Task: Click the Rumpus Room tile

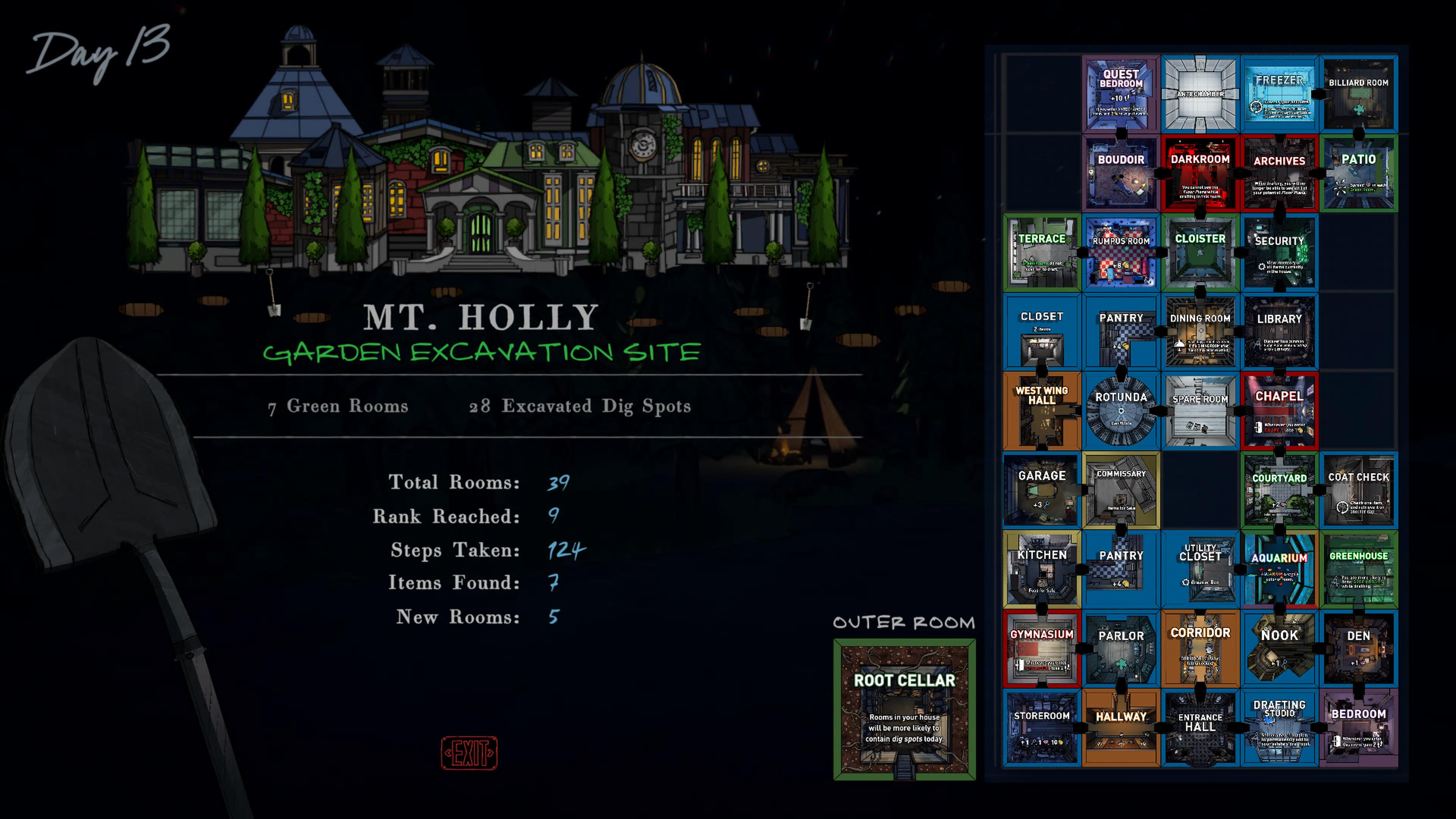Action: pos(1121,253)
